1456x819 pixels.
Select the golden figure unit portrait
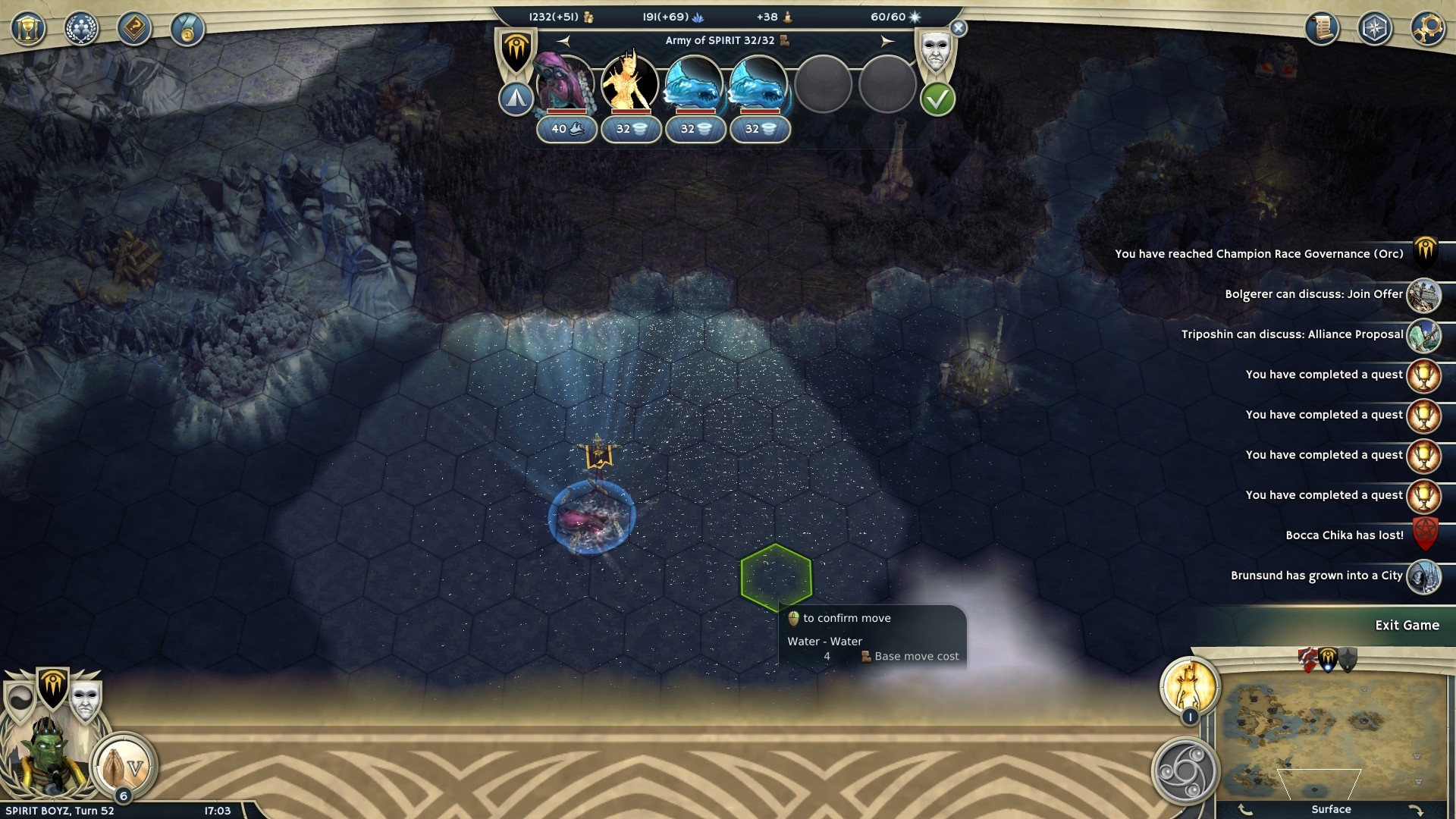point(629,83)
